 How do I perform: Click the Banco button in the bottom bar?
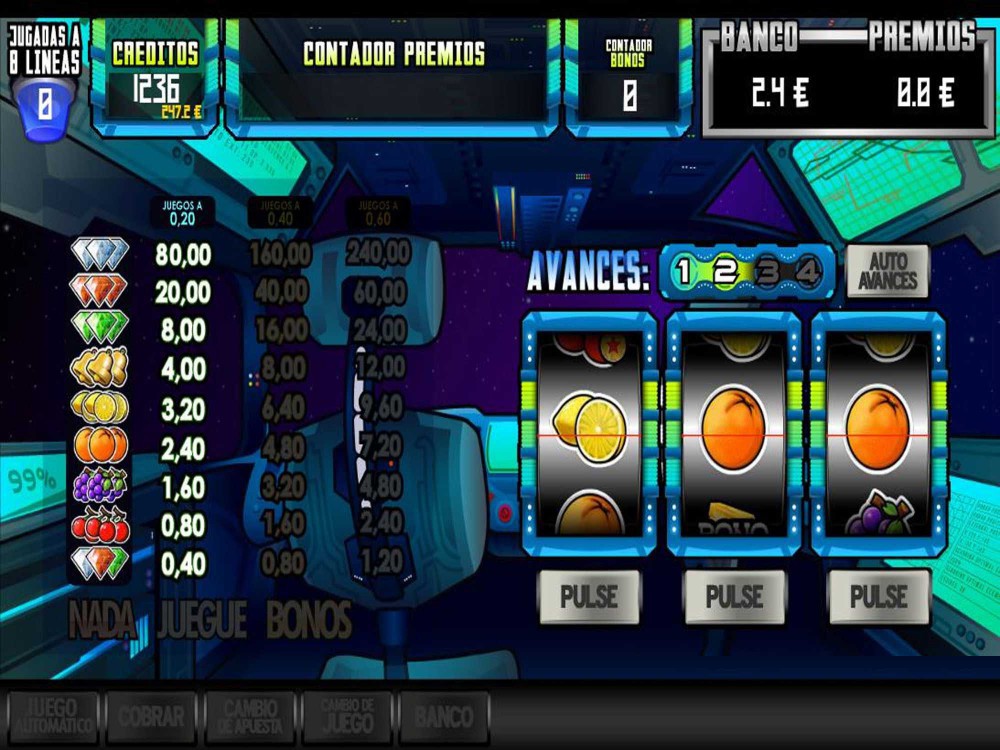point(444,717)
